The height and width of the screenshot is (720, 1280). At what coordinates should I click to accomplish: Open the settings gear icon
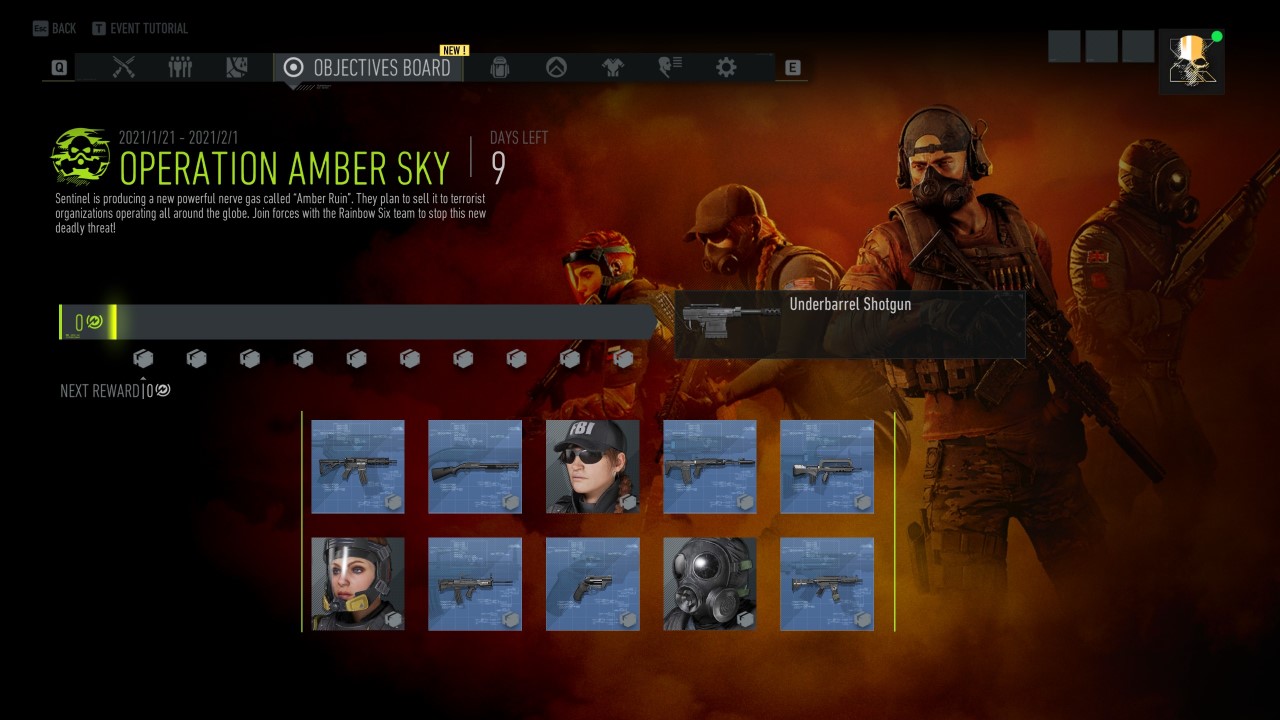pos(727,68)
